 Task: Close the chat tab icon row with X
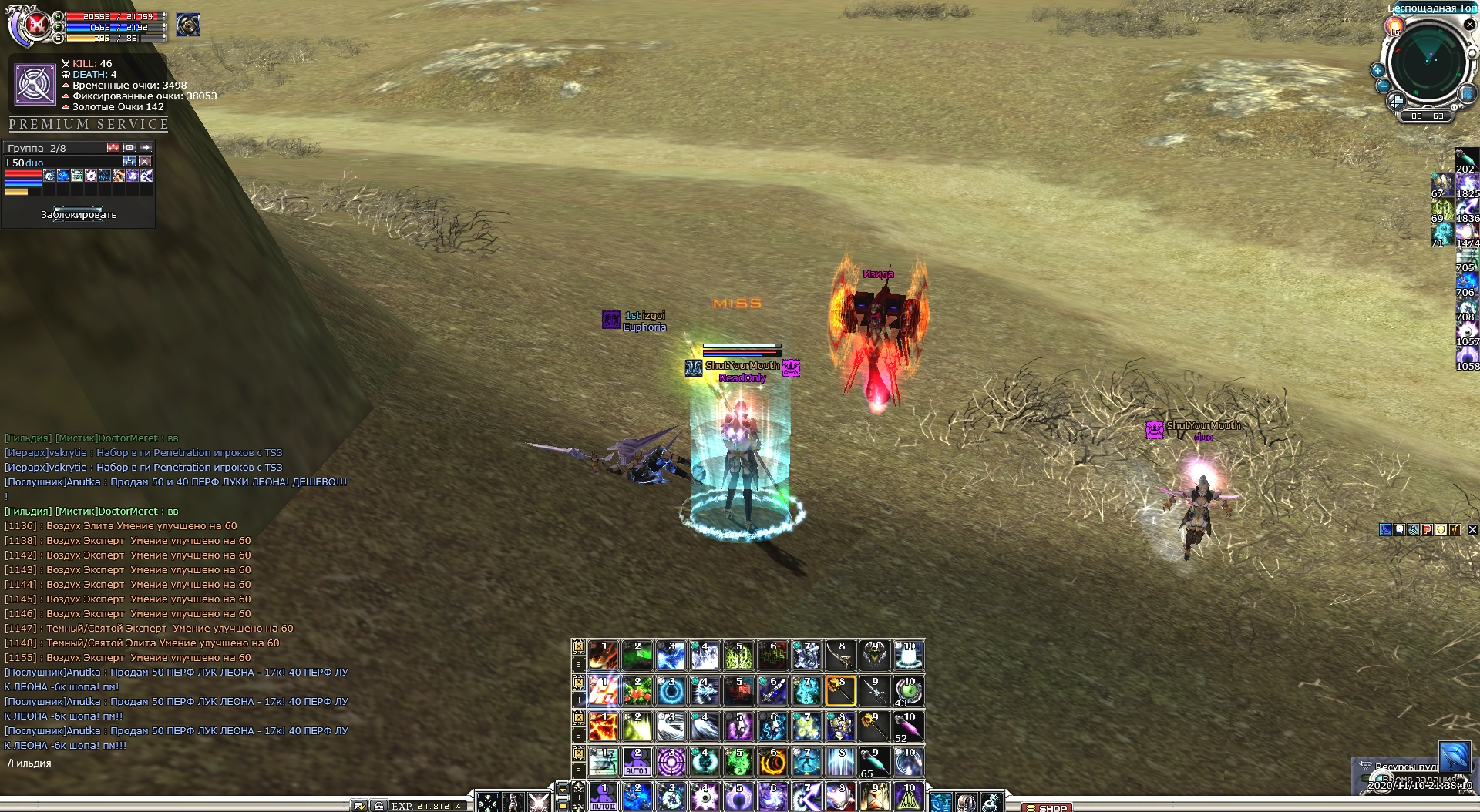coord(1472,529)
